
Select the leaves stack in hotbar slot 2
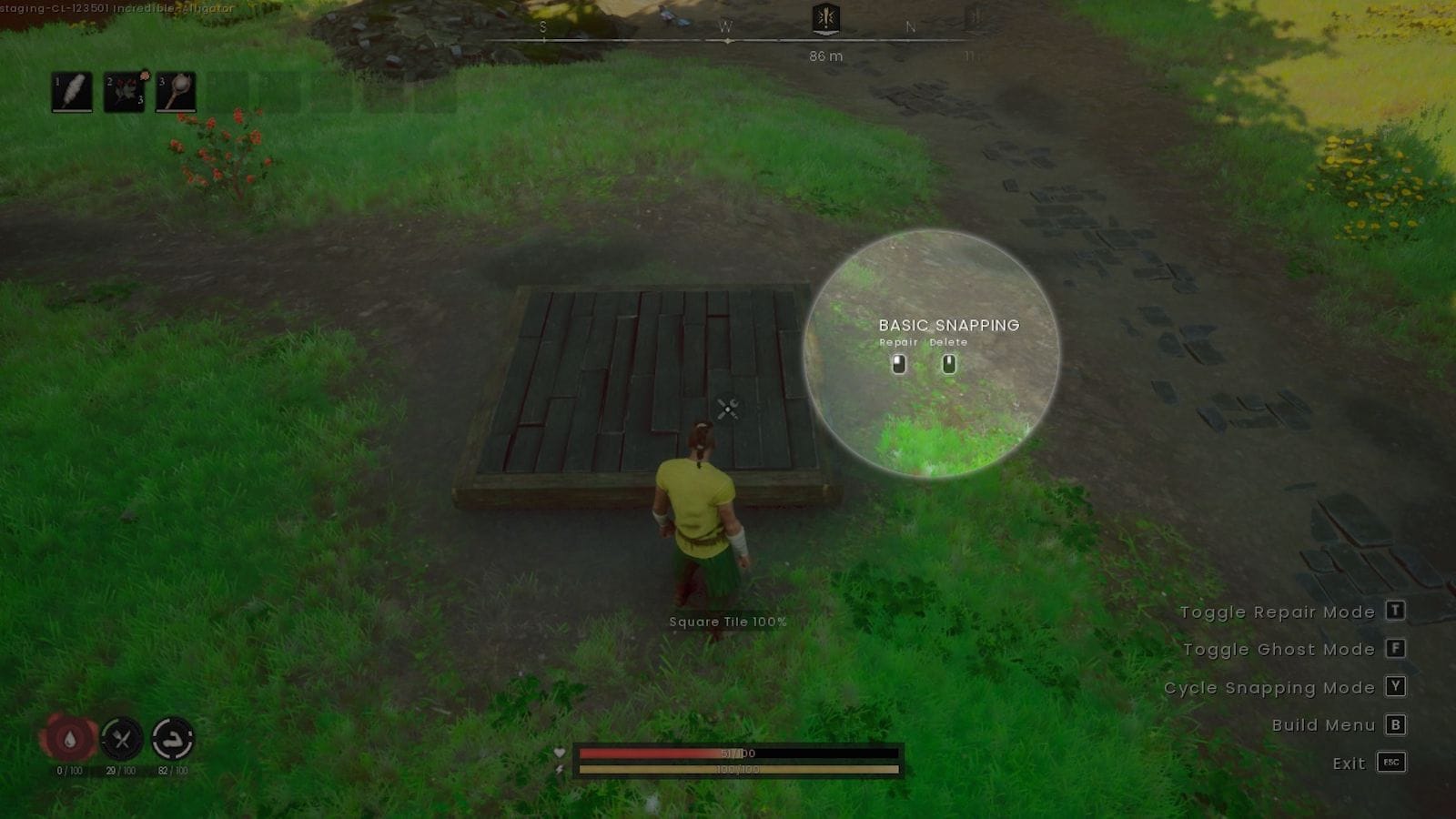[x=124, y=92]
